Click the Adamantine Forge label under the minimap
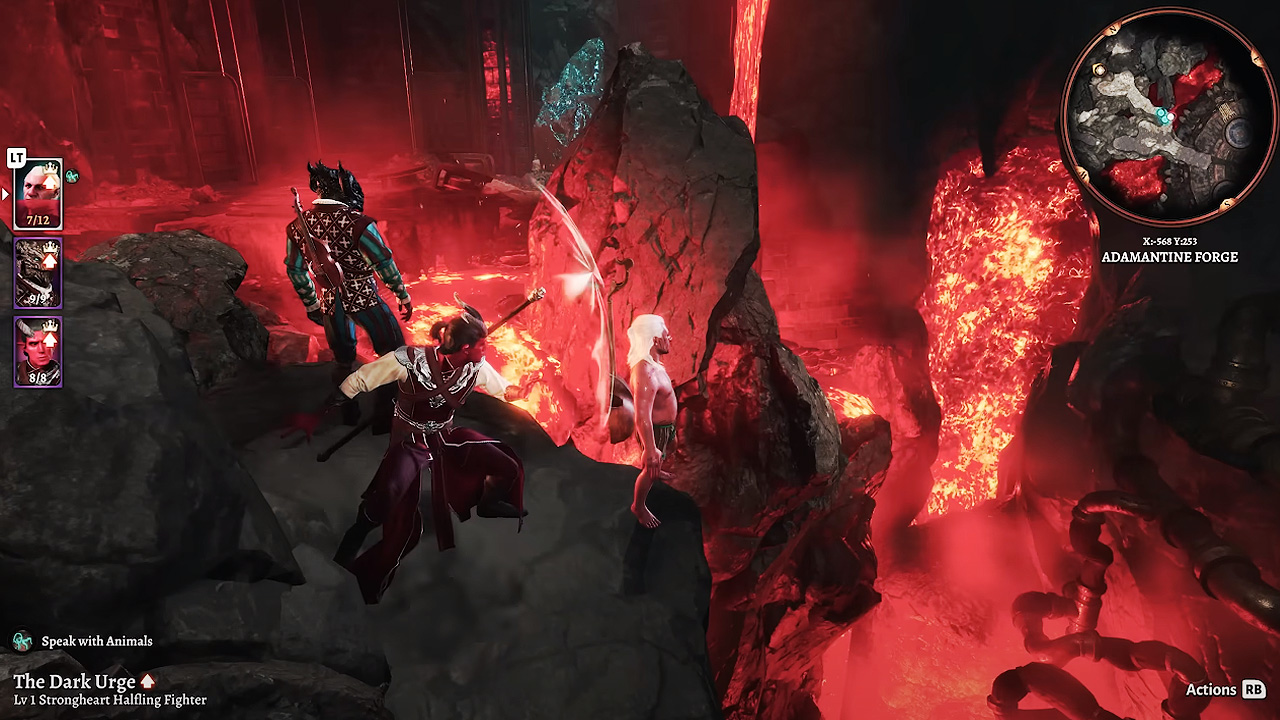 tap(1170, 257)
